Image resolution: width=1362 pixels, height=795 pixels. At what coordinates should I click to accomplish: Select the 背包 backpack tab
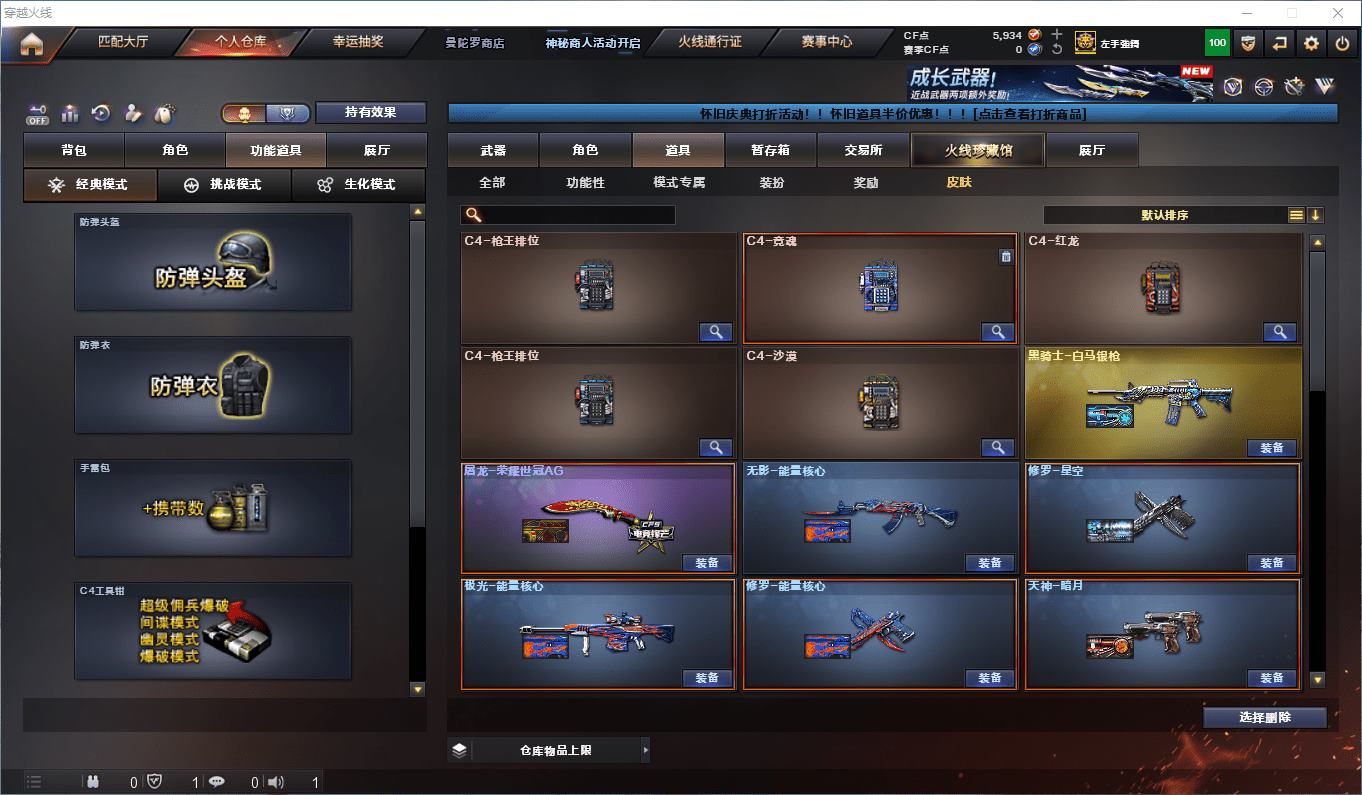(74, 150)
